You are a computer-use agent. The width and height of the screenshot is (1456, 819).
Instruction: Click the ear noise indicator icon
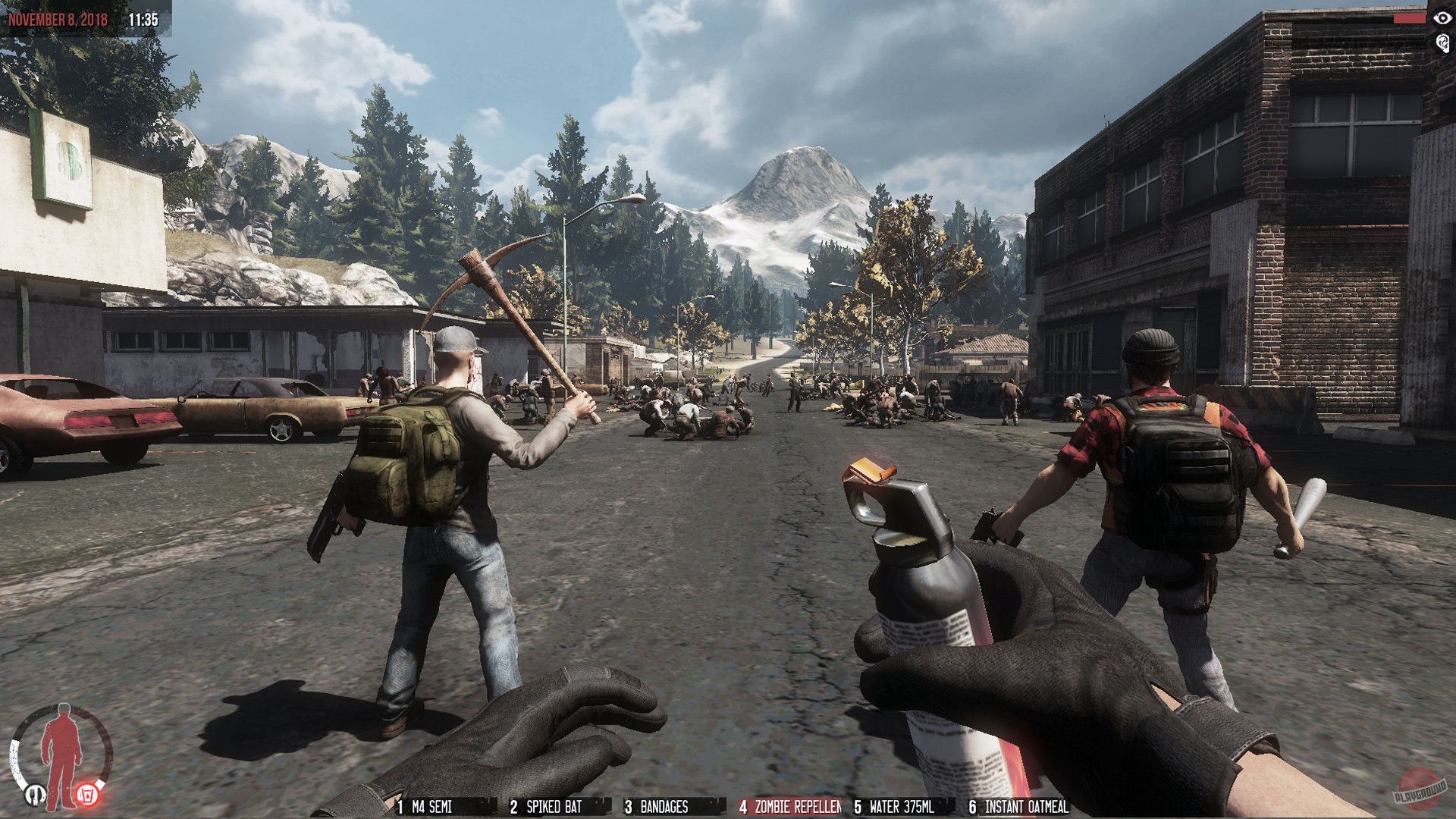click(x=1442, y=42)
